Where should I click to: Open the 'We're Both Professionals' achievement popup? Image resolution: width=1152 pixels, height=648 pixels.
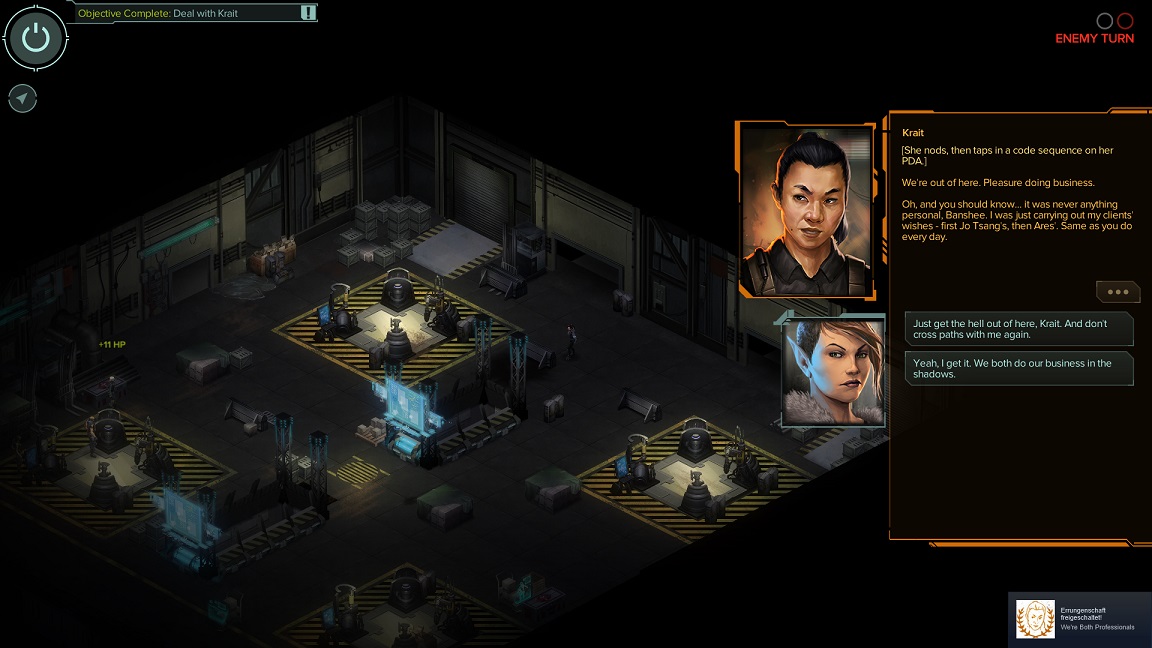point(1079,619)
